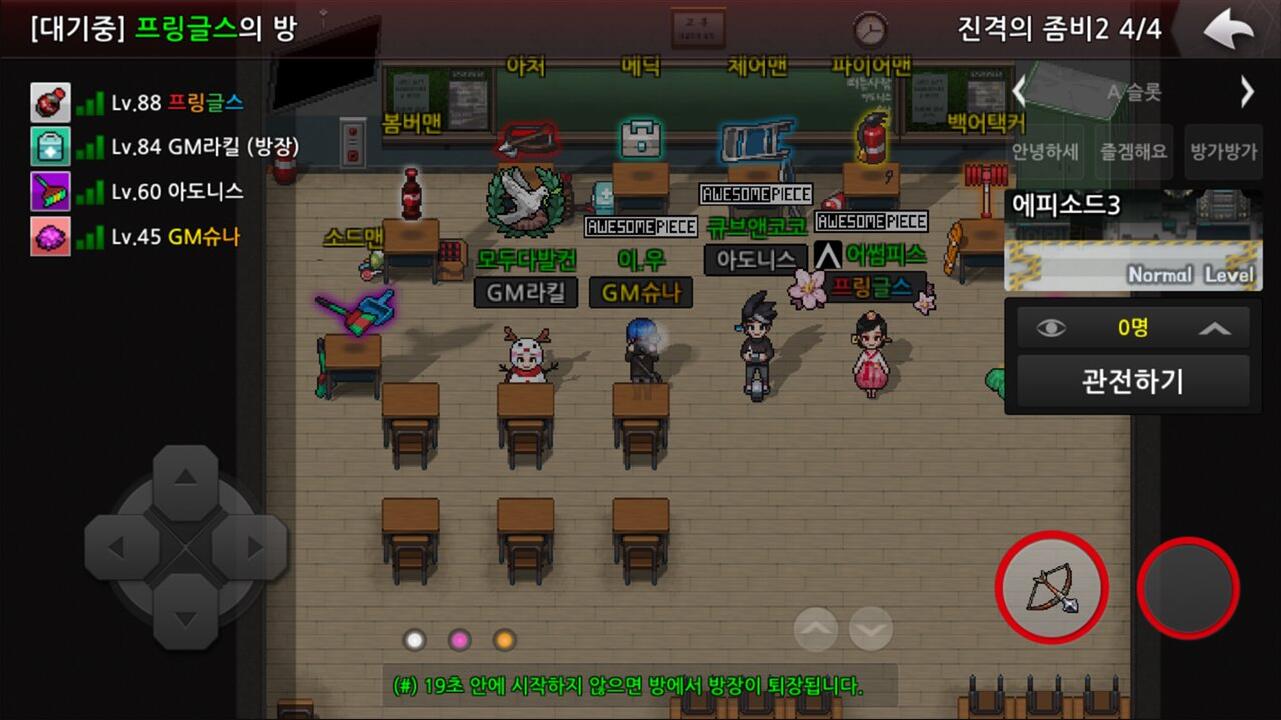Move up with the D-pad up arrow

185,482
